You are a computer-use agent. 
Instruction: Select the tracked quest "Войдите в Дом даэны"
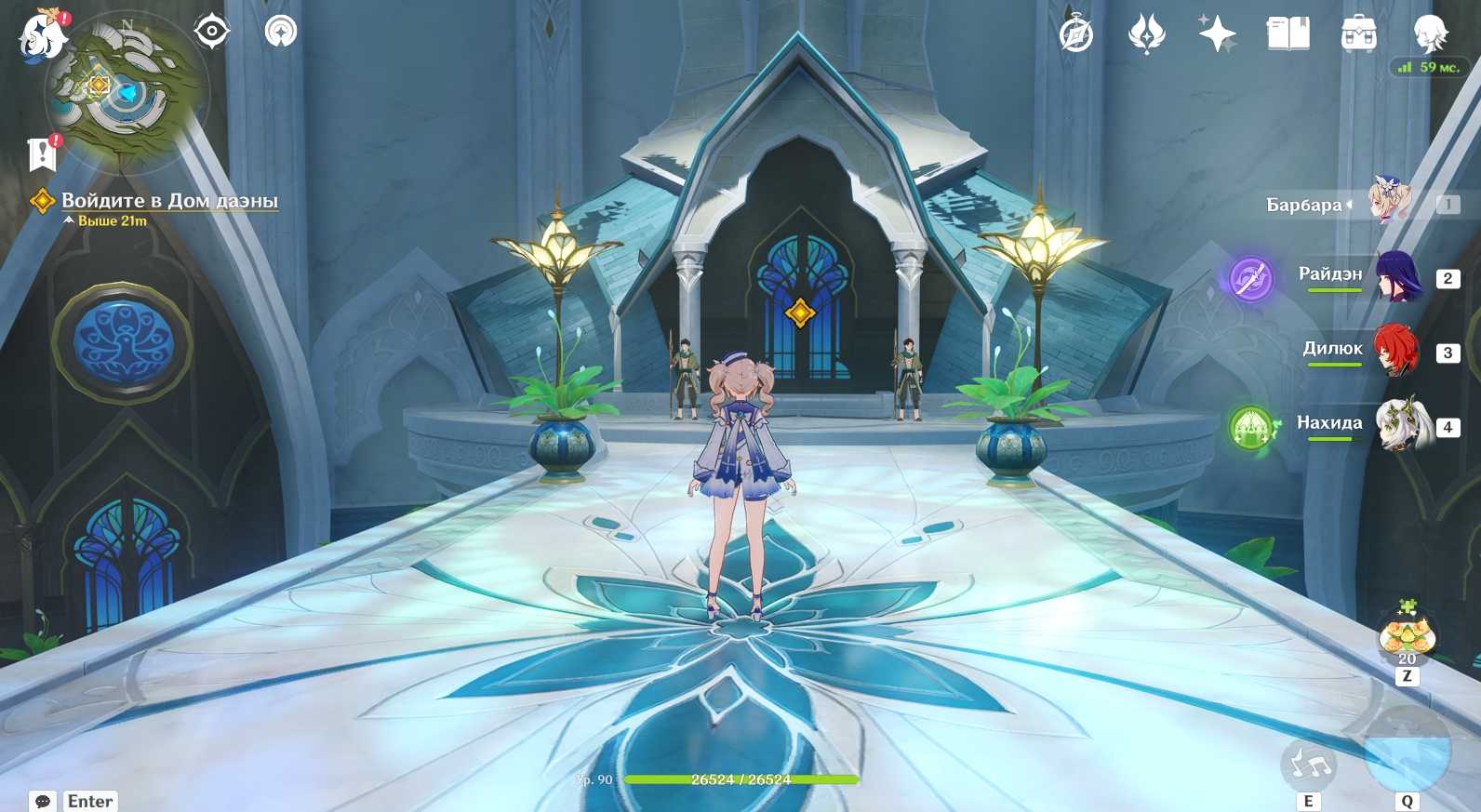169,201
